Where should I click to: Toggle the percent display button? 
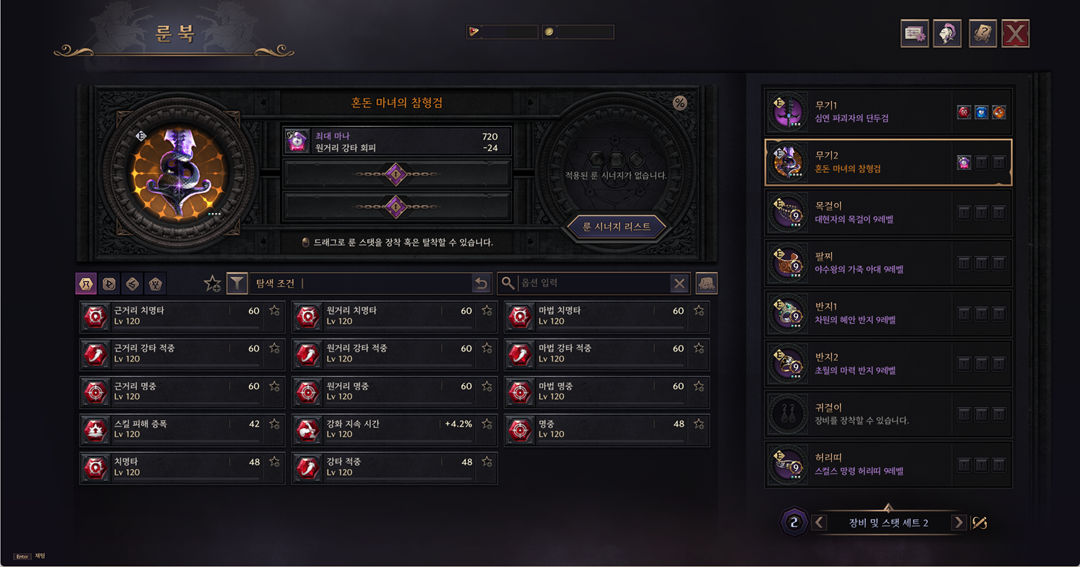680,103
